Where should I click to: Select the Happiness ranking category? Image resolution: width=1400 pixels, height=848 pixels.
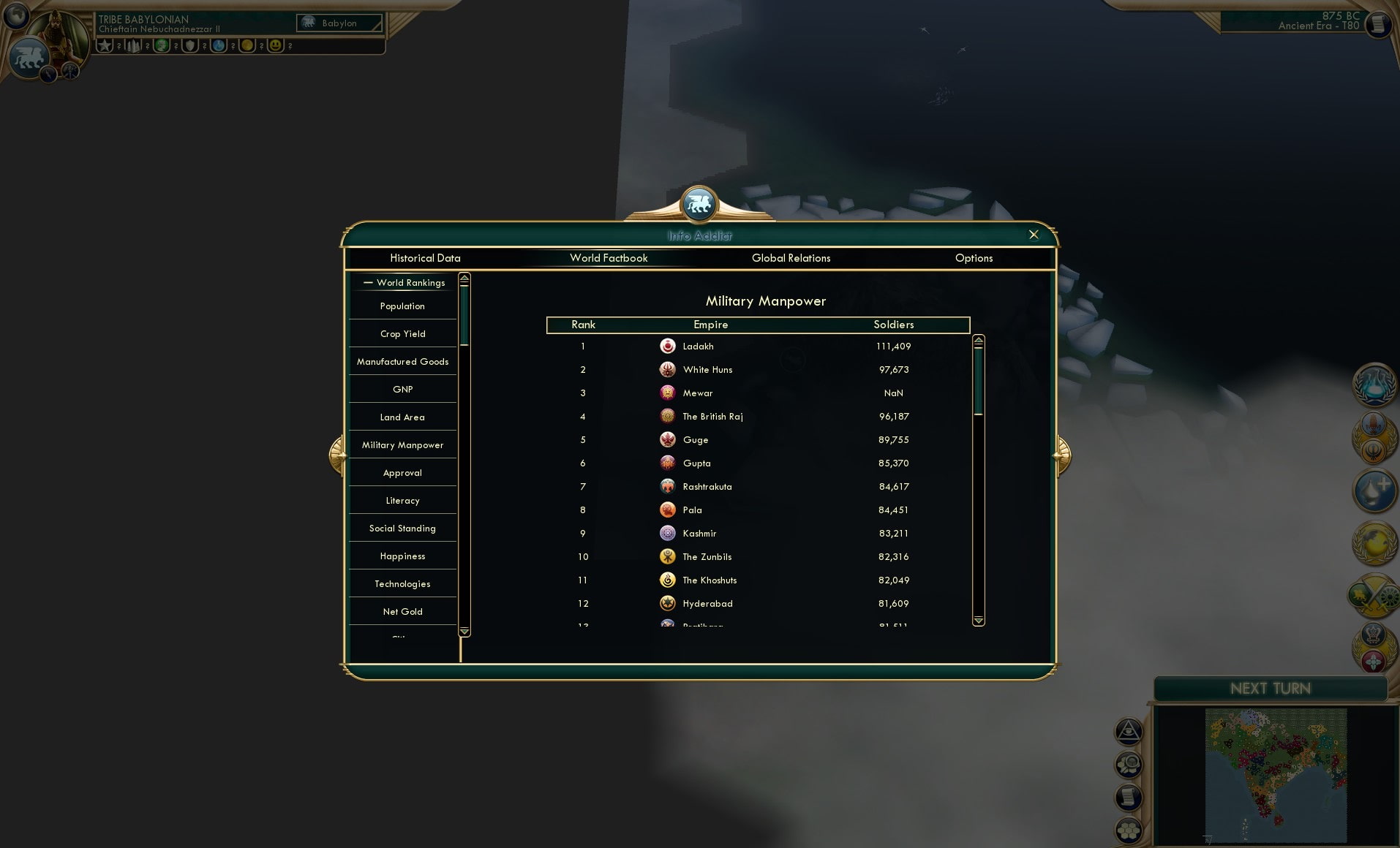[402, 556]
